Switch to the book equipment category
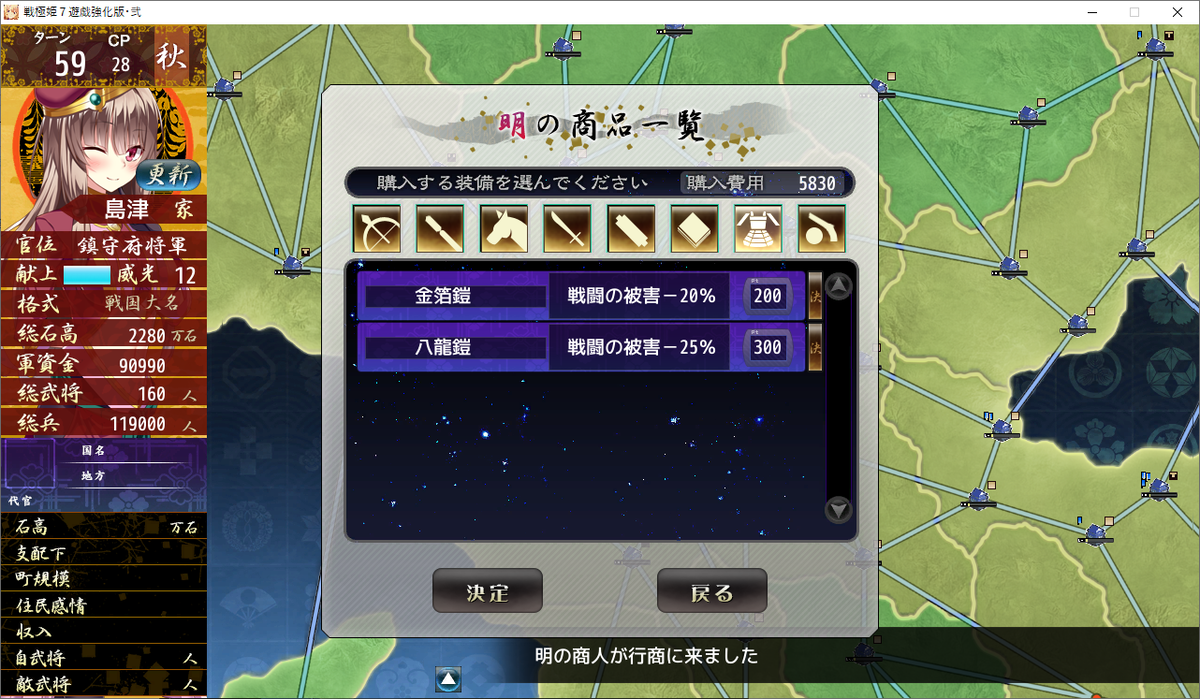 [695, 229]
